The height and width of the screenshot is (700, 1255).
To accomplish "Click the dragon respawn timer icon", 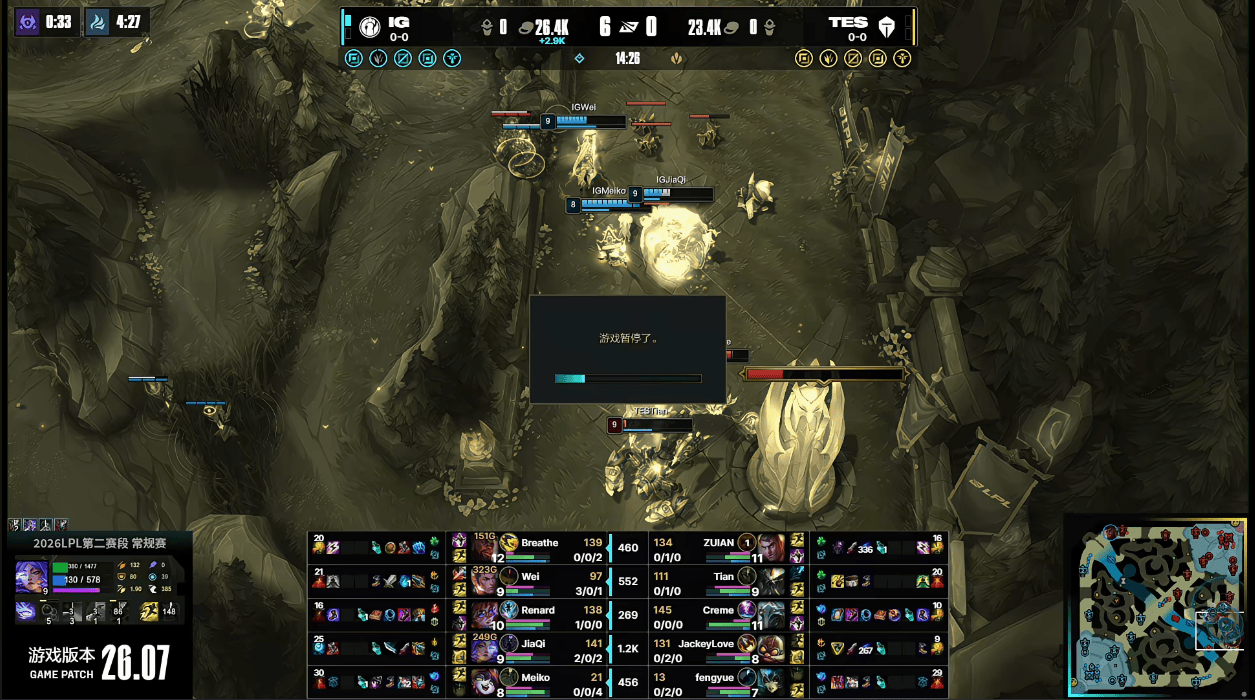I will [x=98, y=21].
